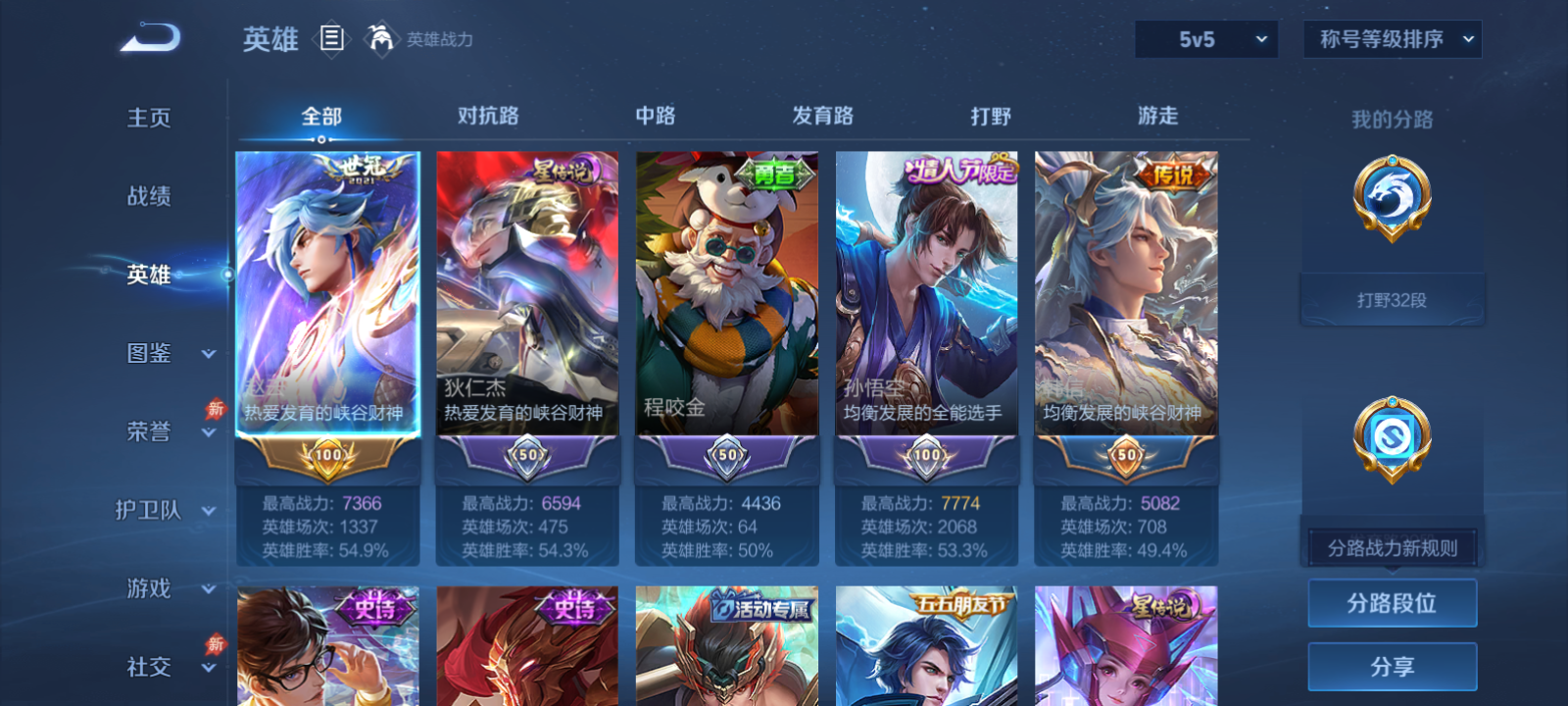This screenshot has height=706, width=1568.
Task: Open the 分路战力新规则 rules link
Action: click(1391, 547)
